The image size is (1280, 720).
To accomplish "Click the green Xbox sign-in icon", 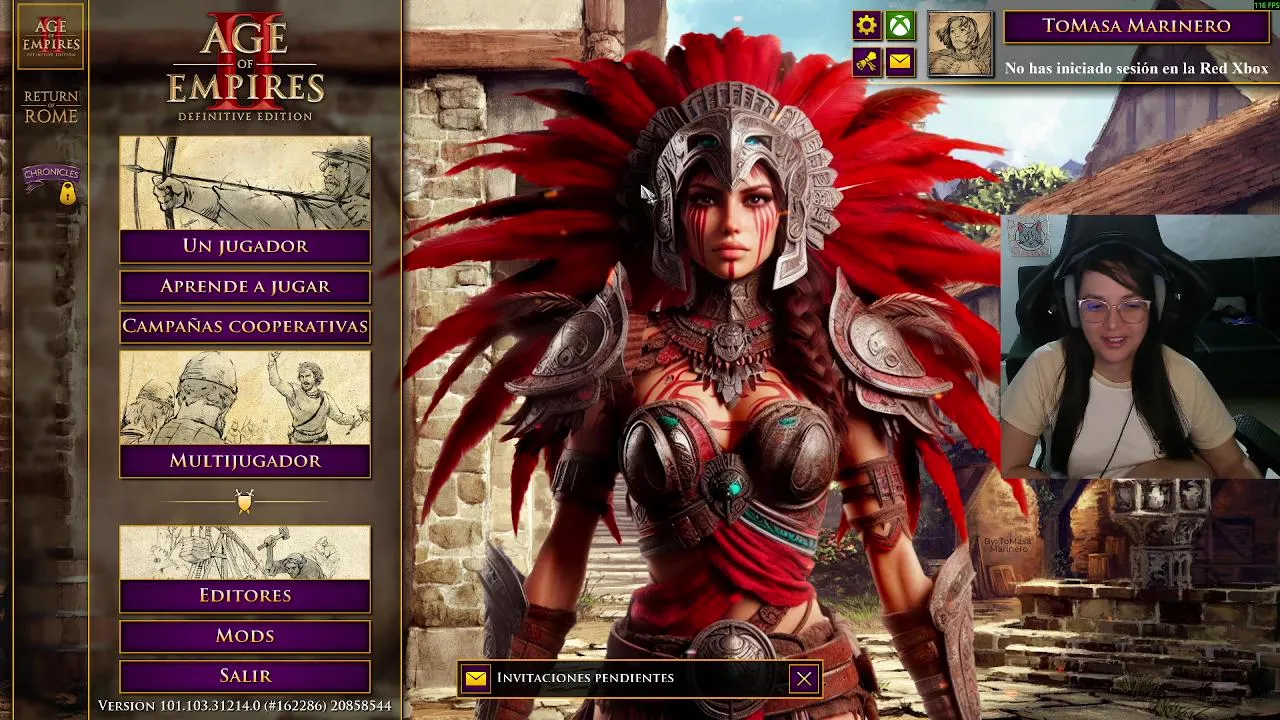I will pyautogui.click(x=900, y=26).
